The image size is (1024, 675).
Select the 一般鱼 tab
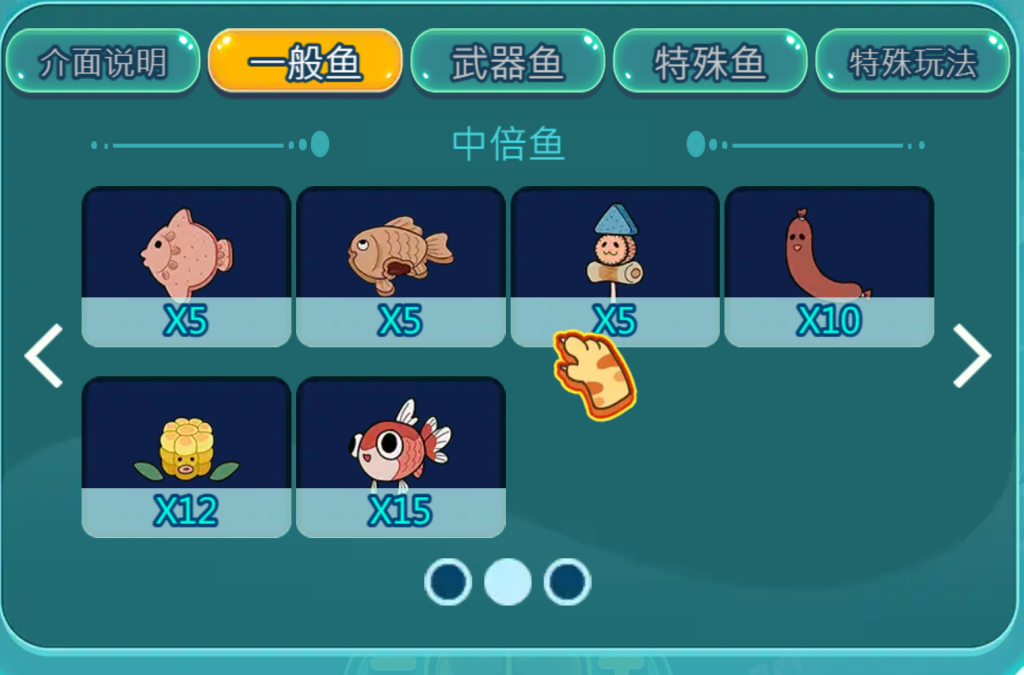click(x=305, y=62)
